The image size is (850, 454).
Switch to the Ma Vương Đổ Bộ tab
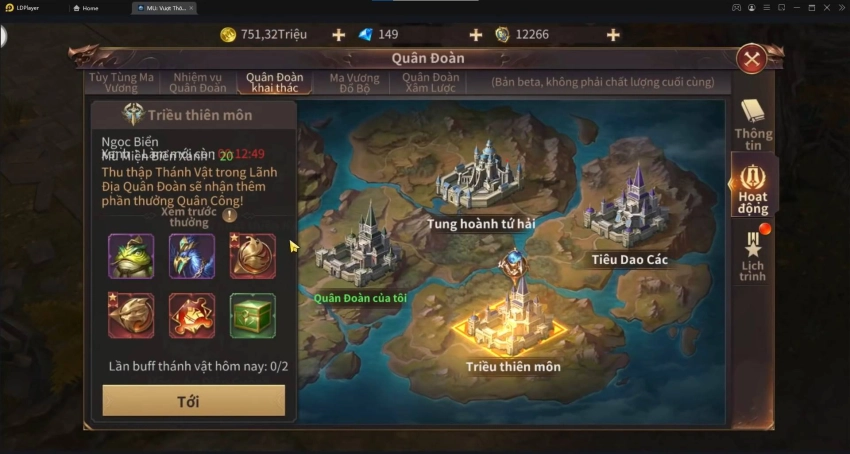(354, 82)
